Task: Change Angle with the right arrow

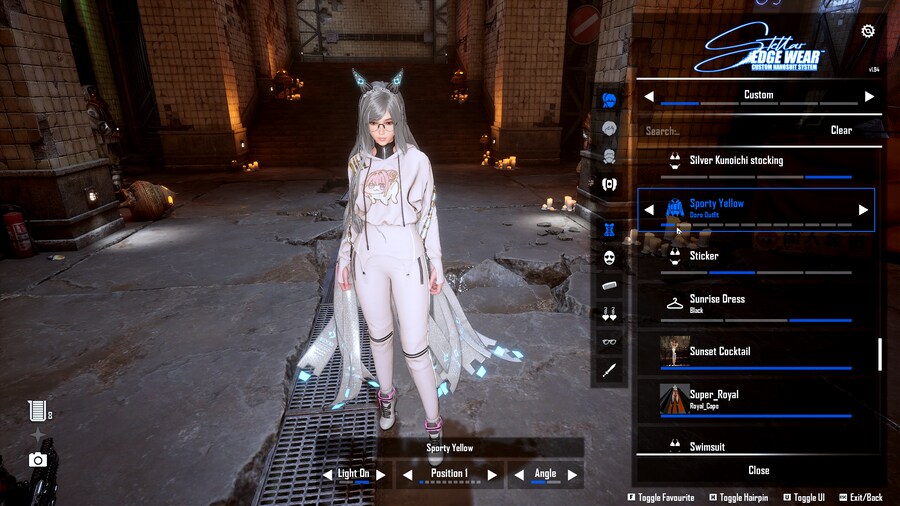Action: [572, 474]
